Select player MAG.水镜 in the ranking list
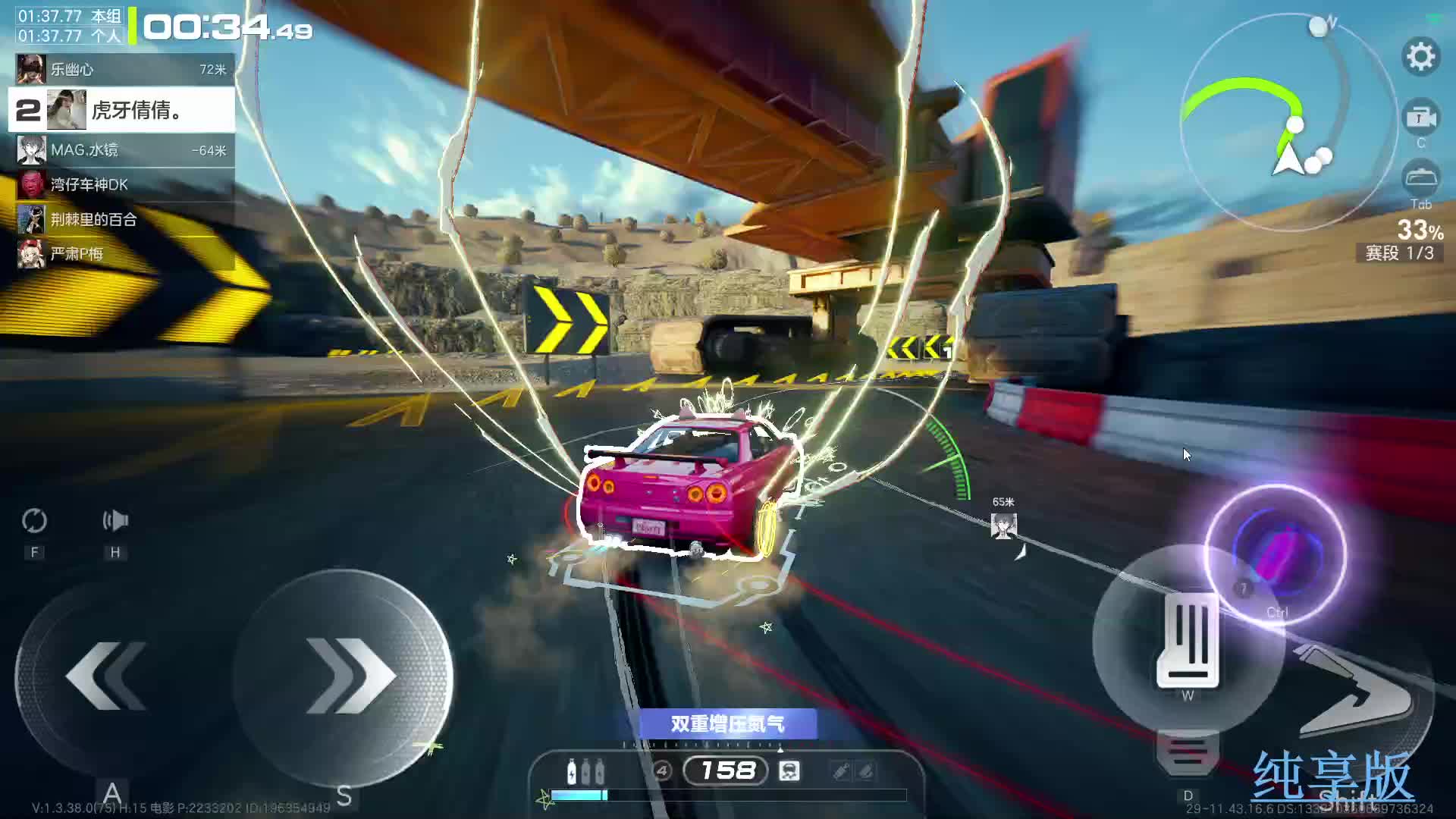Image resolution: width=1456 pixels, height=819 pixels. pos(121,150)
